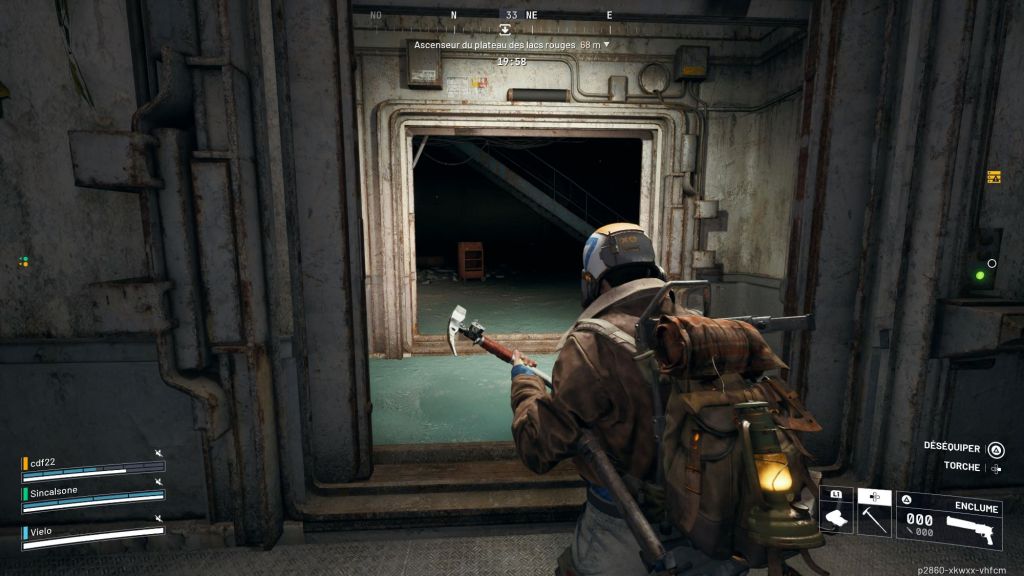The height and width of the screenshot is (576, 1024).
Task: Click the yellow notification icon on the right edge
Action: click(x=993, y=177)
